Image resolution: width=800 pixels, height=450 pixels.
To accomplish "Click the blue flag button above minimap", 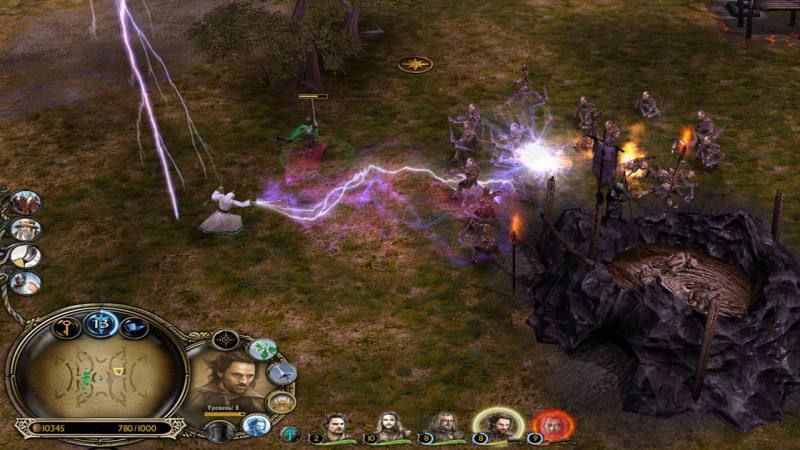I will coord(133,327).
